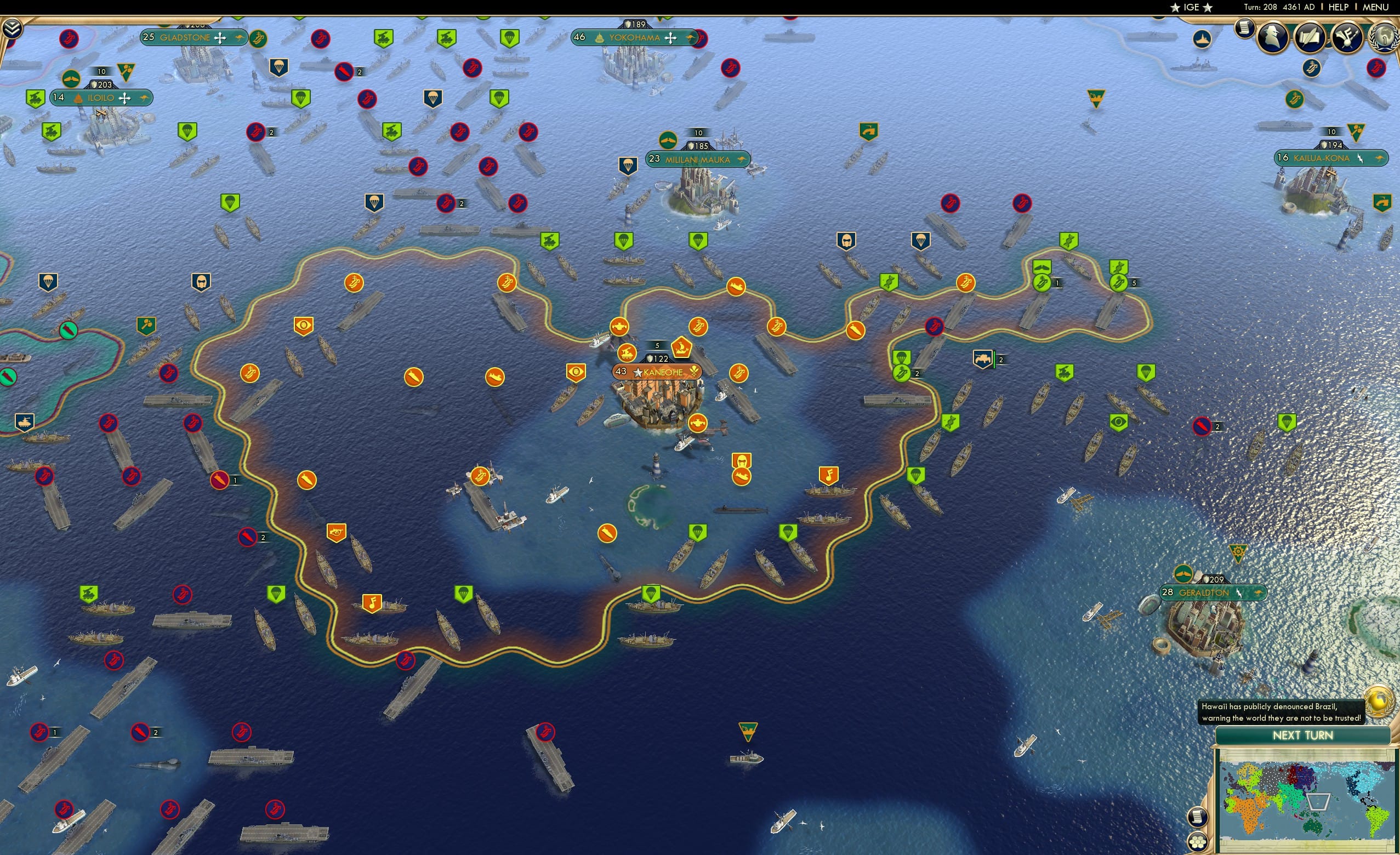
Task: Open the IGE editor in the top bar
Action: (x=1191, y=7)
